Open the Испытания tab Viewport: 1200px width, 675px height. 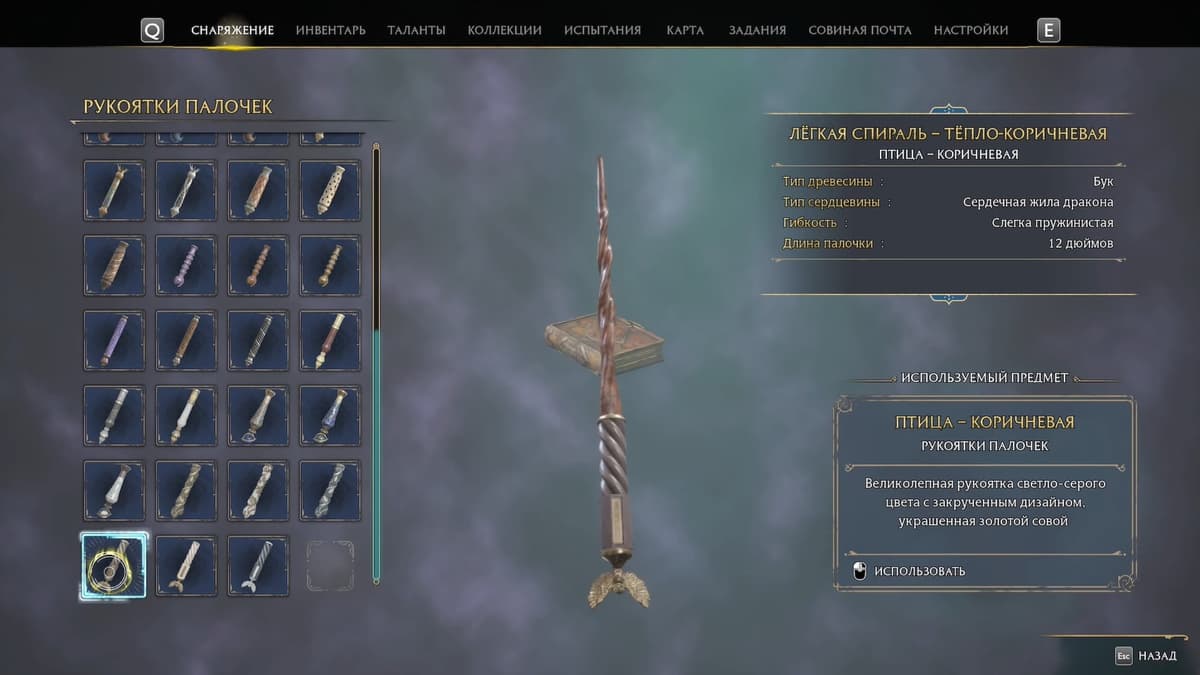point(602,30)
